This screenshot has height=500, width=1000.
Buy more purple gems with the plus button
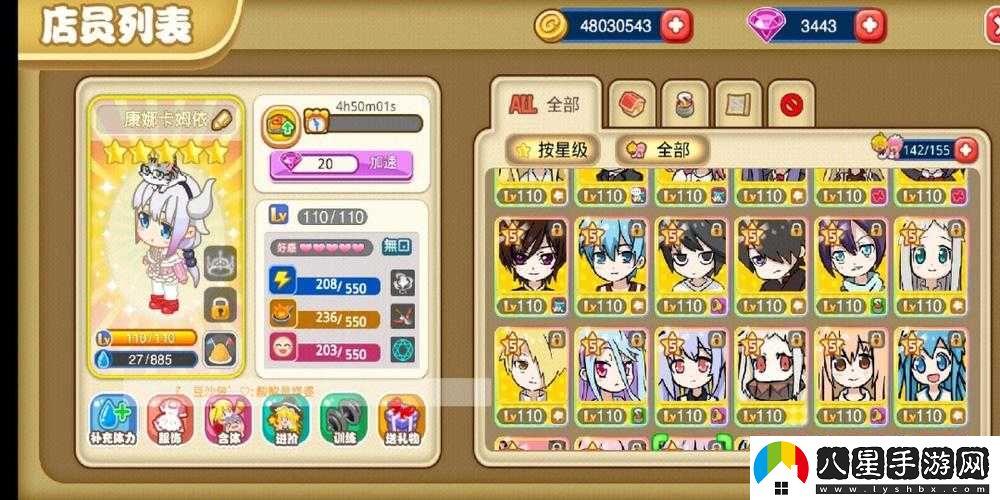pos(870,26)
